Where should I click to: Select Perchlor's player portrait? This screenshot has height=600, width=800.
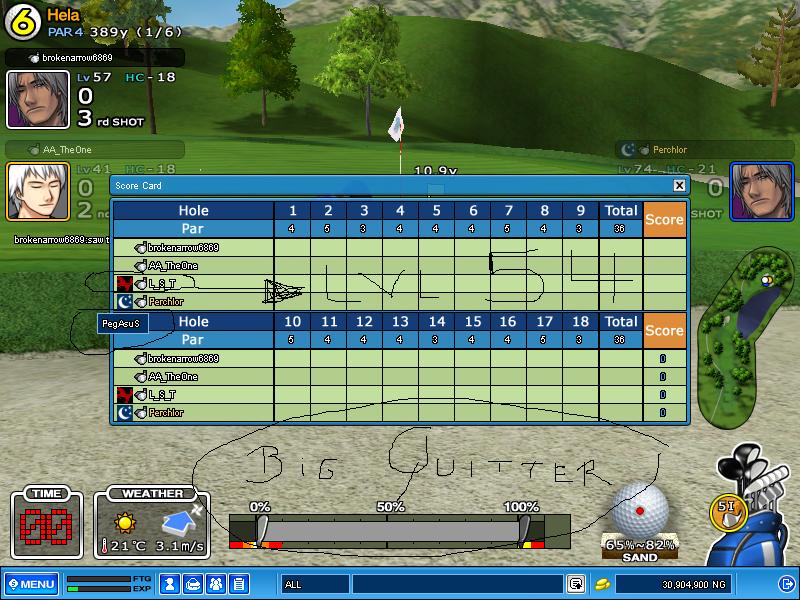click(762, 190)
